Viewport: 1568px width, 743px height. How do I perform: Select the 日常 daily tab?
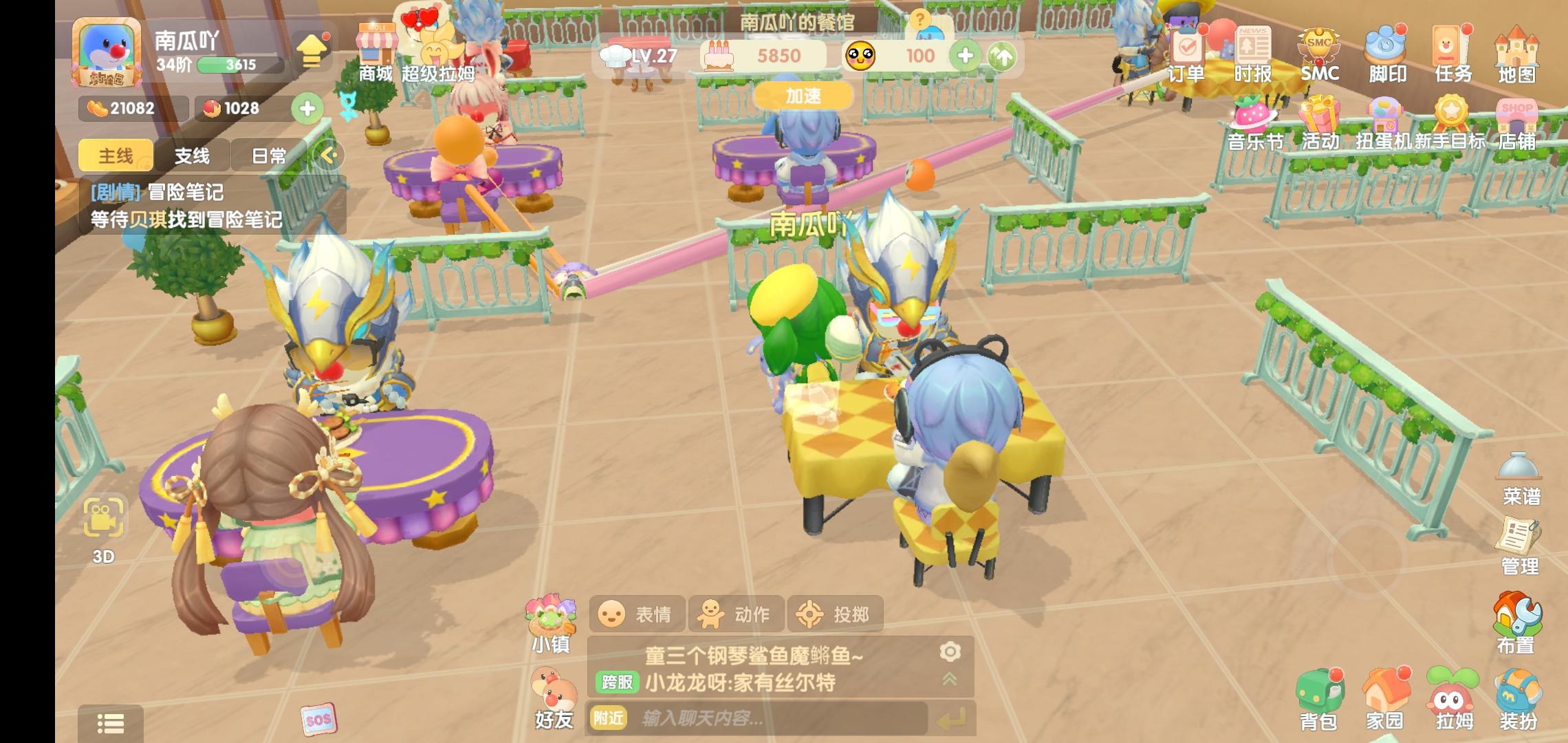(x=270, y=156)
